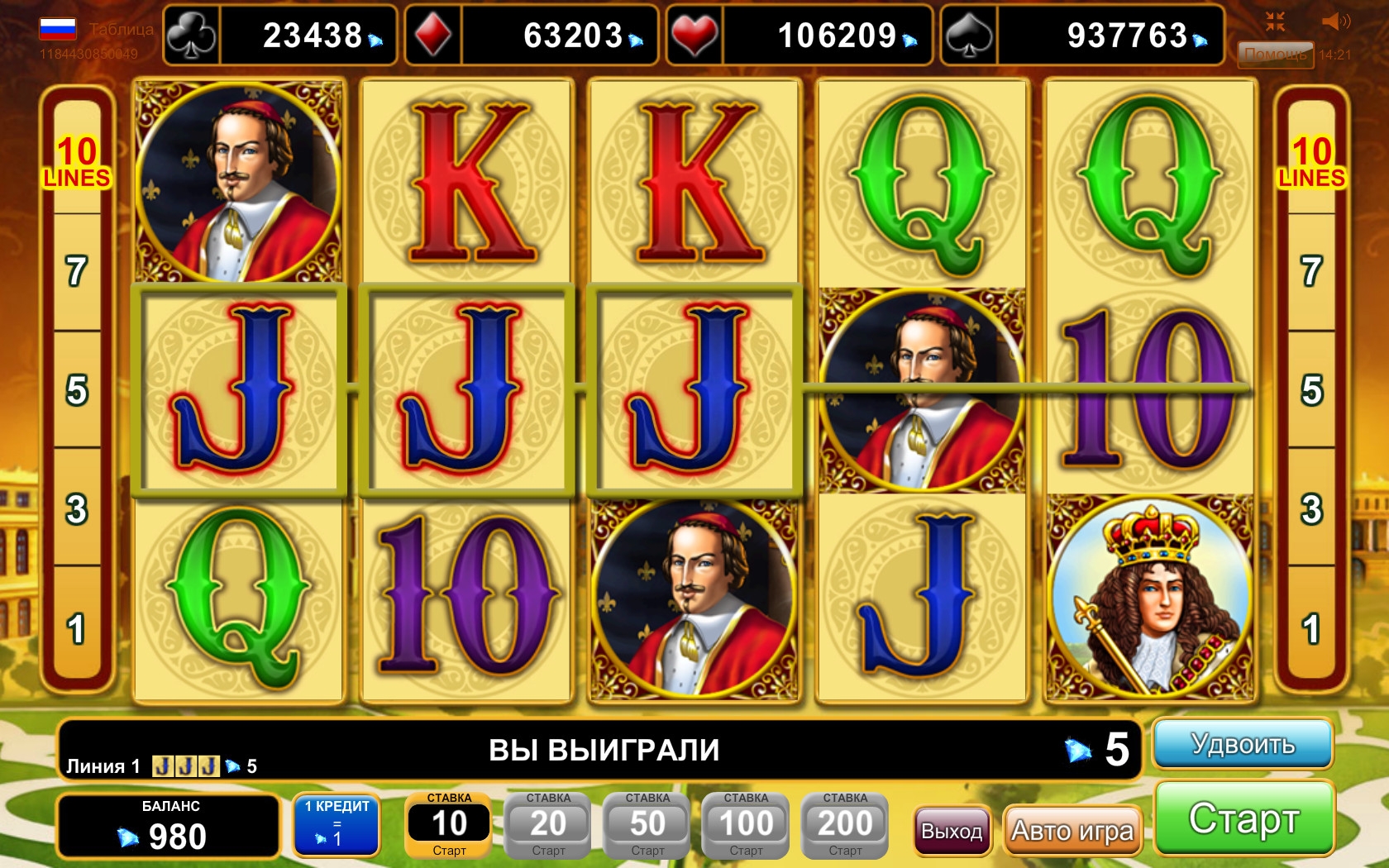Open the Таблица paytable

click(121, 30)
